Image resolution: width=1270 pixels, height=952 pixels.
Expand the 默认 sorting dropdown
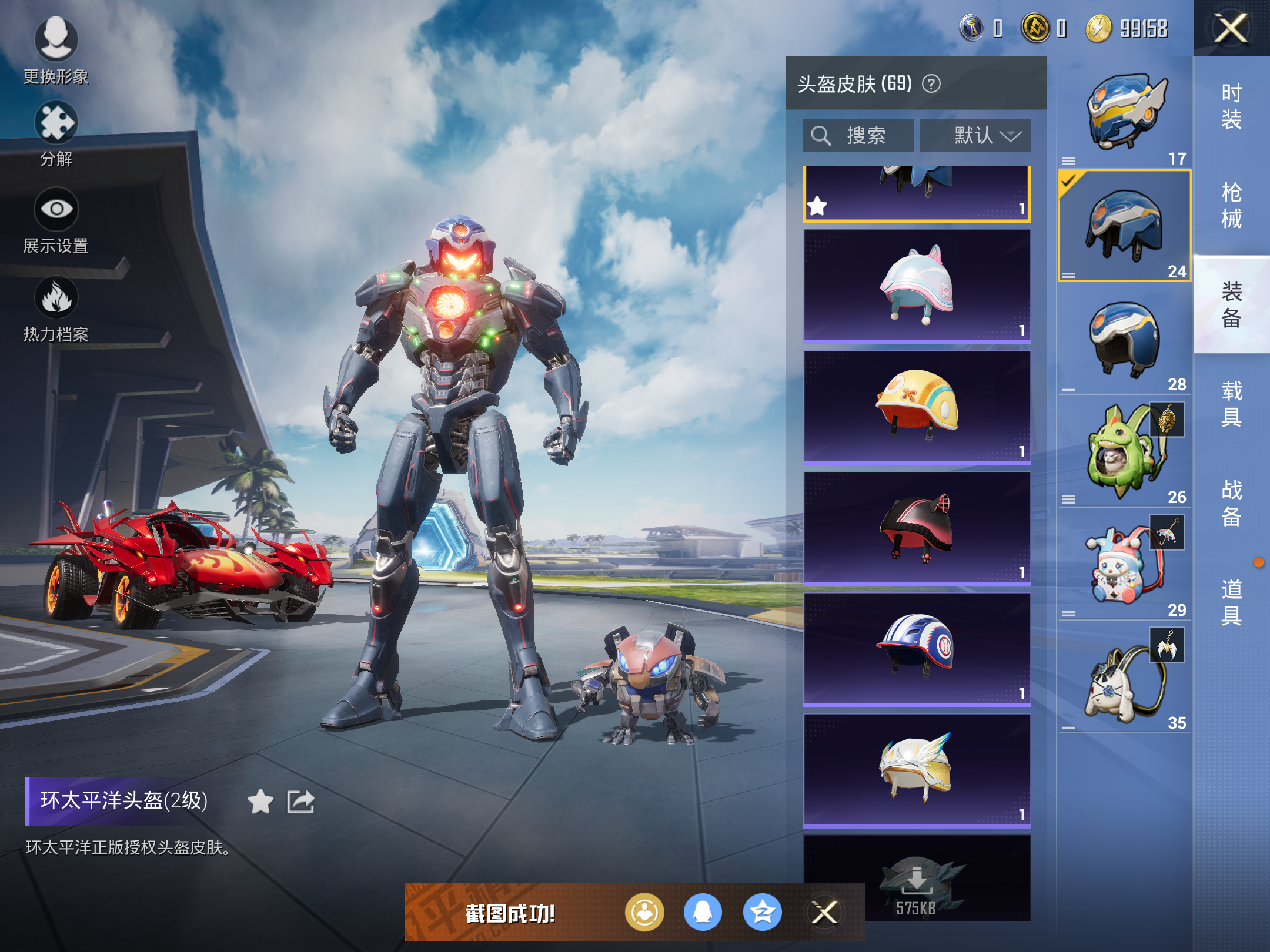974,135
